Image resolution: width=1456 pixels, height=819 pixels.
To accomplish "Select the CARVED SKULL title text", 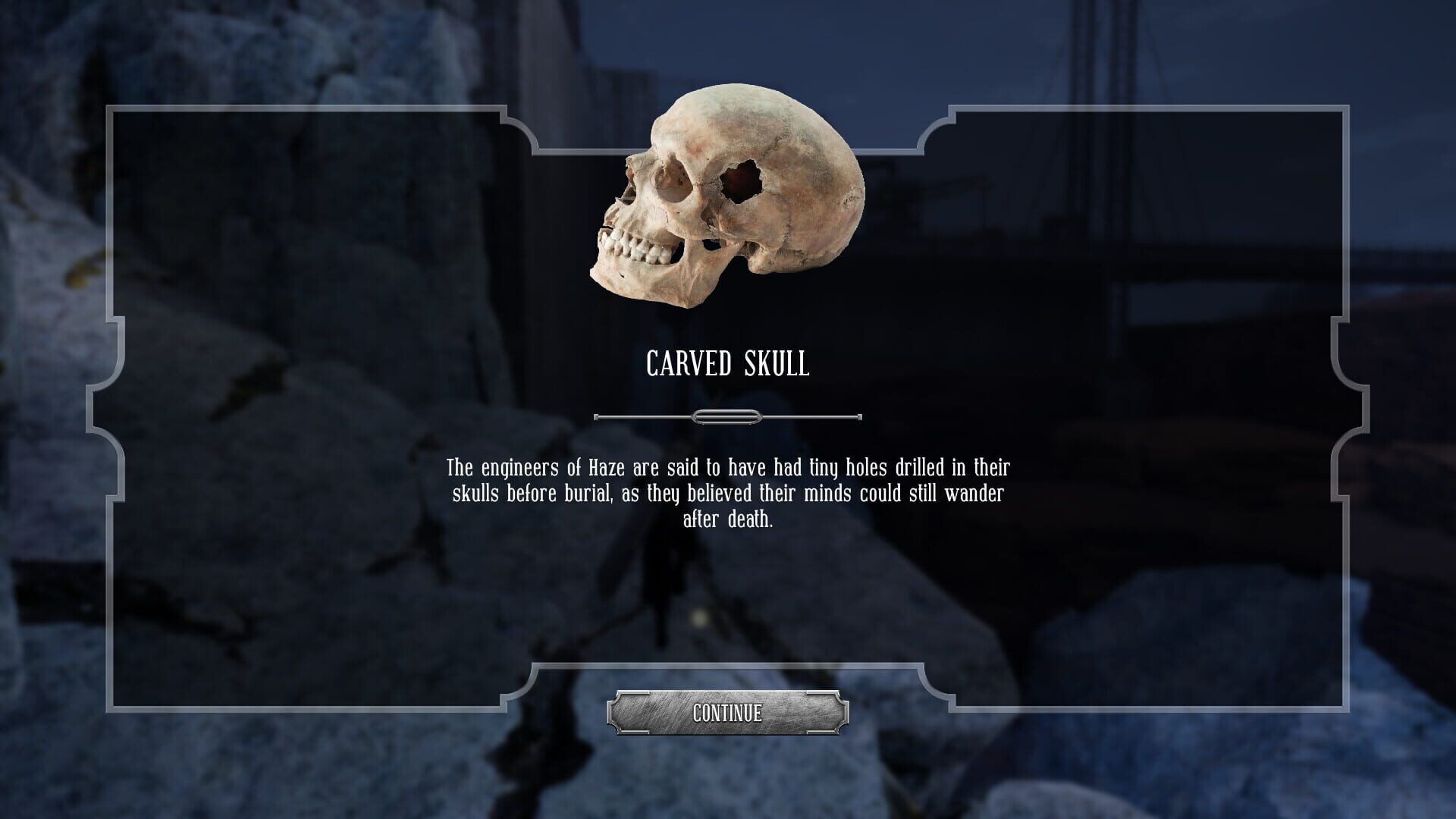I will 726,363.
